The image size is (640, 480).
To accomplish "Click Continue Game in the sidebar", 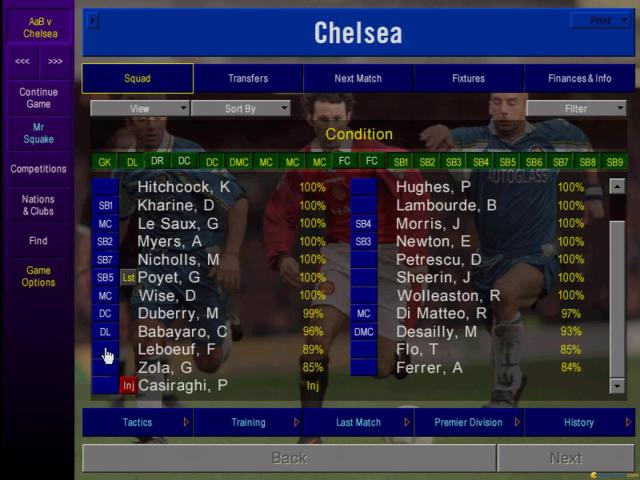I will point(38,97).
